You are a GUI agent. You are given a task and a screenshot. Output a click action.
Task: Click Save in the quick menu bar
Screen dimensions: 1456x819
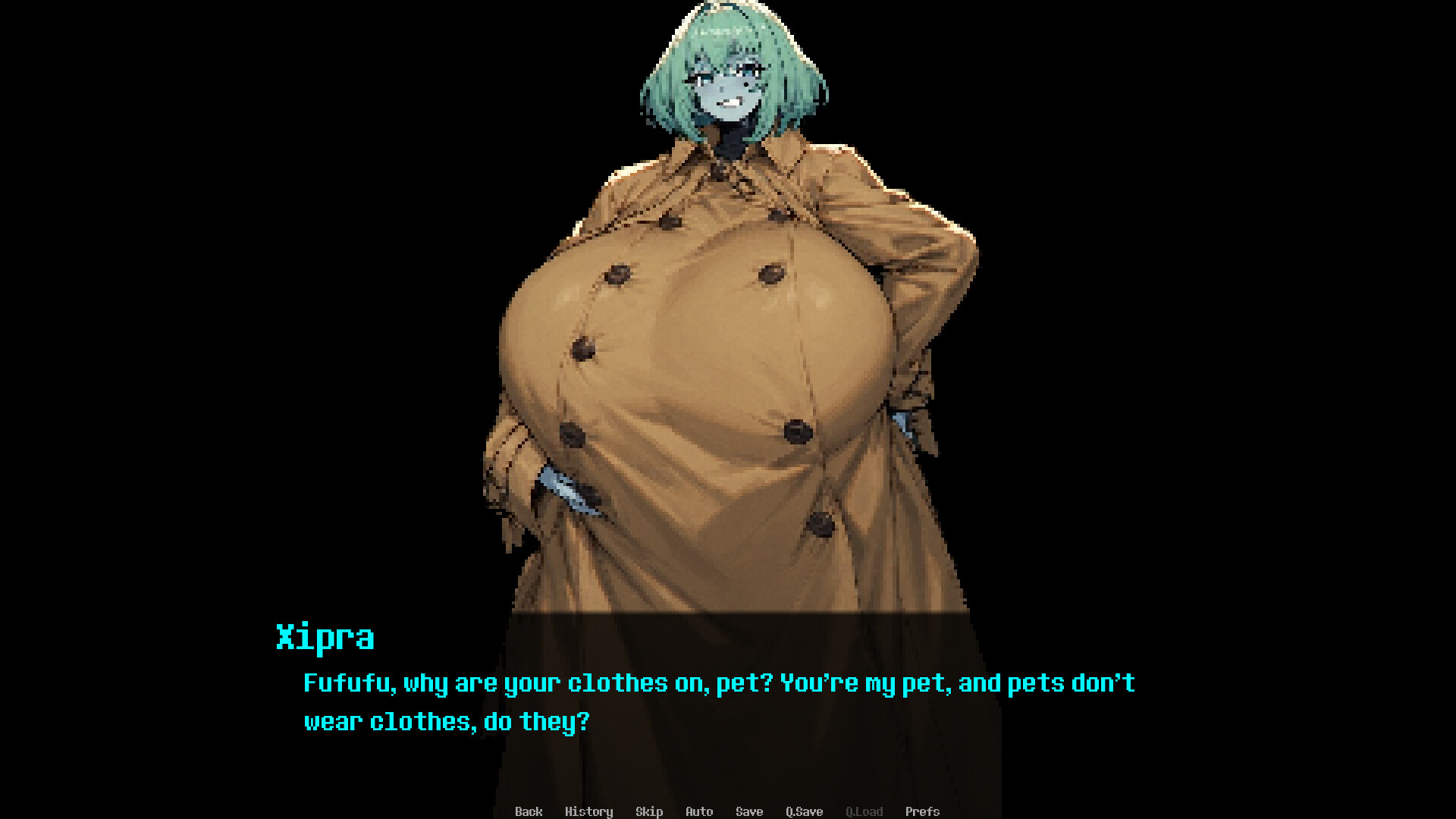pos(748,811)
